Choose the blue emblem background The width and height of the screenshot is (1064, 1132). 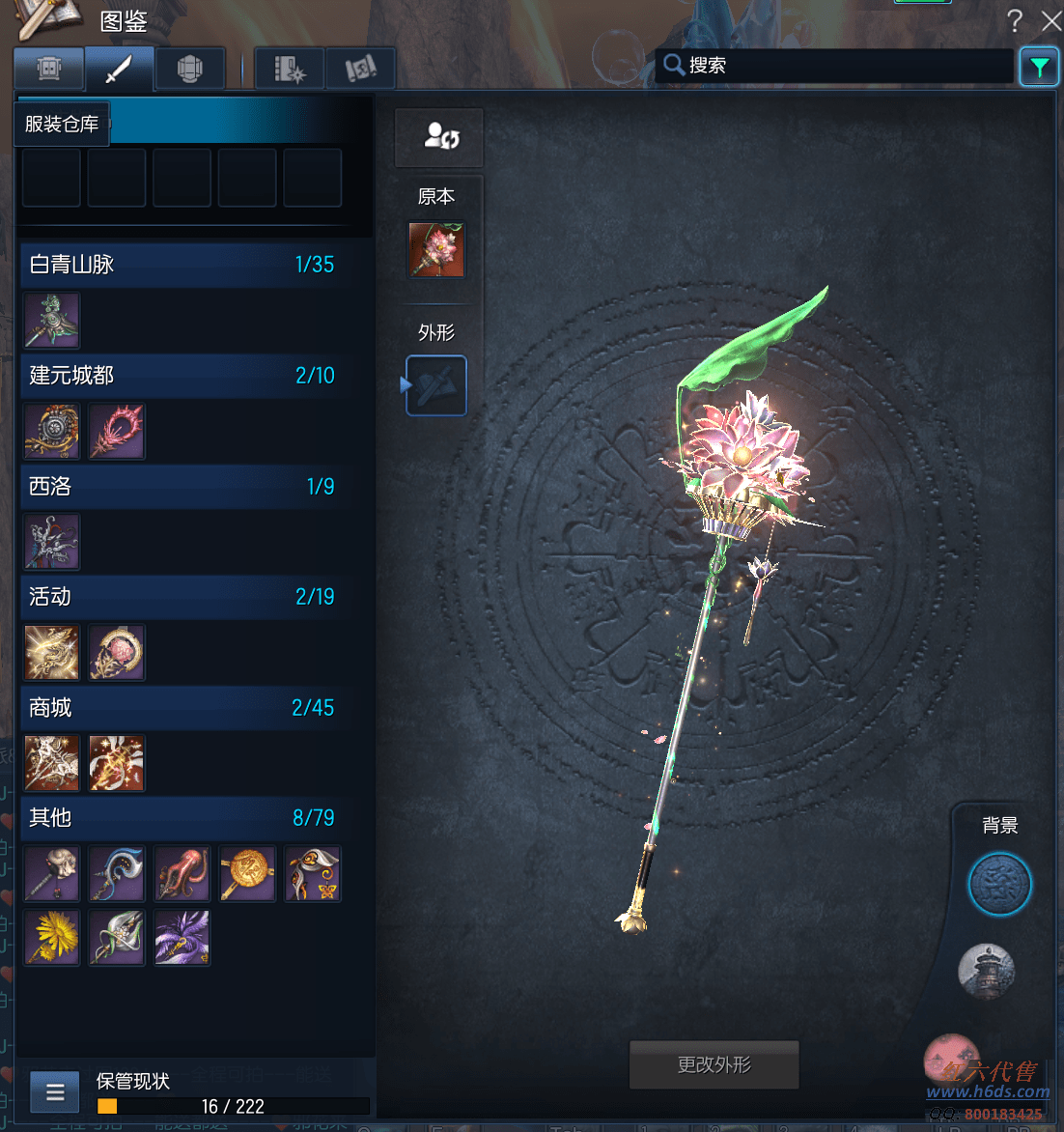point(999,884)
